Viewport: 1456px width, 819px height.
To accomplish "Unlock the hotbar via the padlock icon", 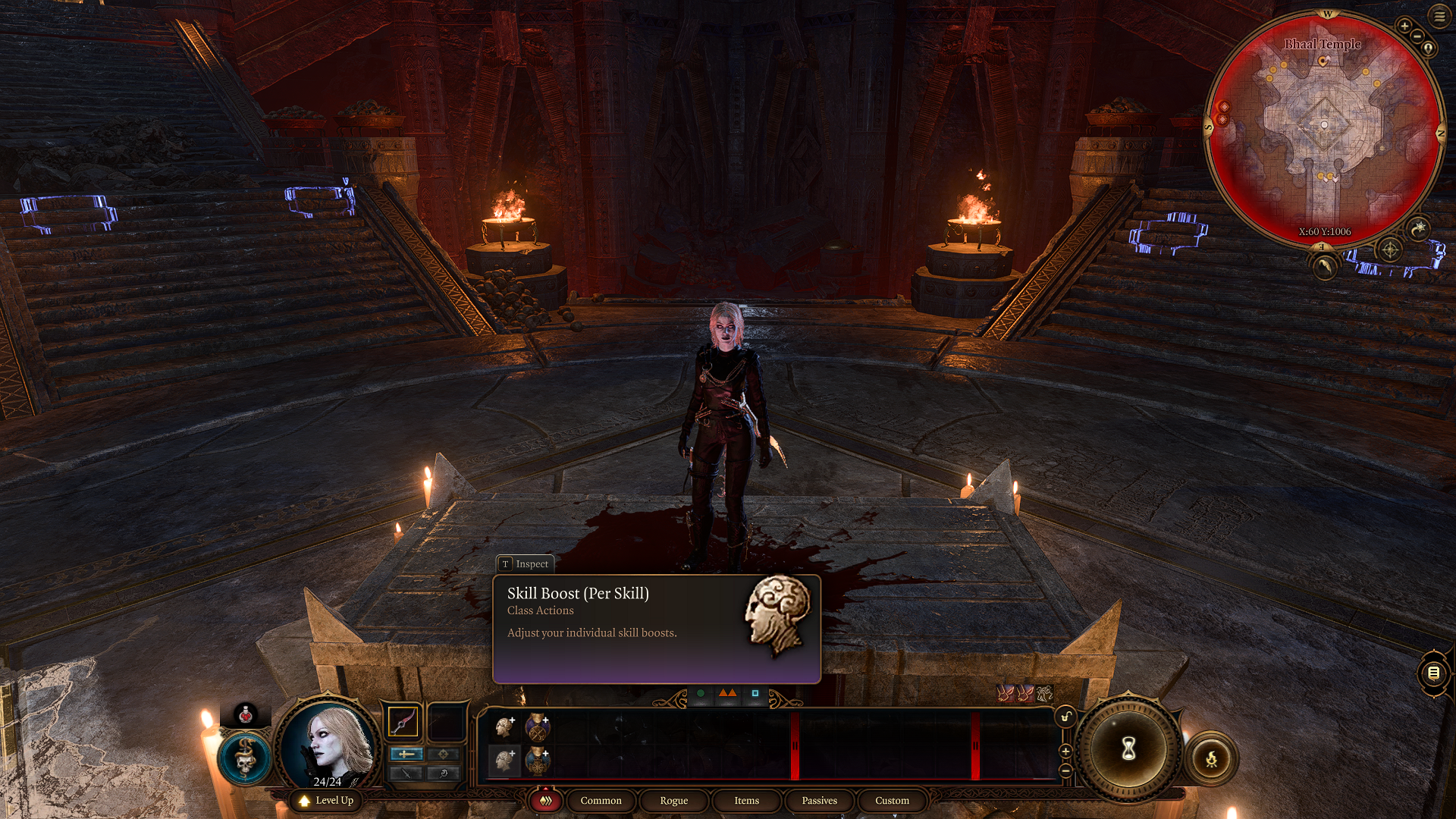I will 1067,717.
